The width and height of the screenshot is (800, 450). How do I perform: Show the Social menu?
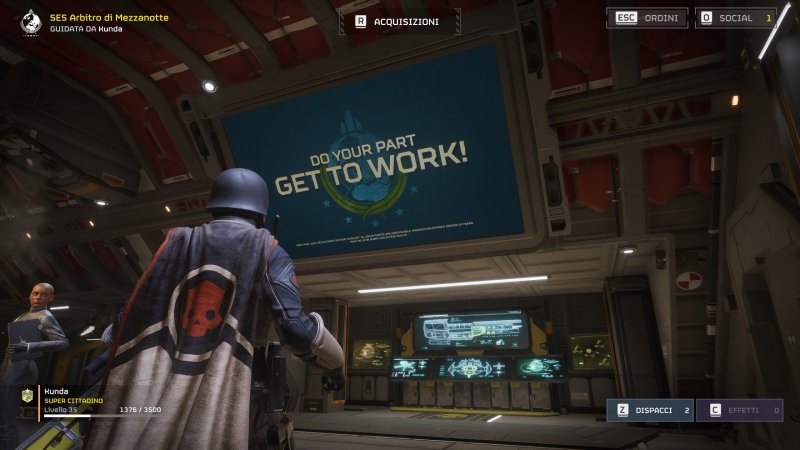(x=737, y=18)
